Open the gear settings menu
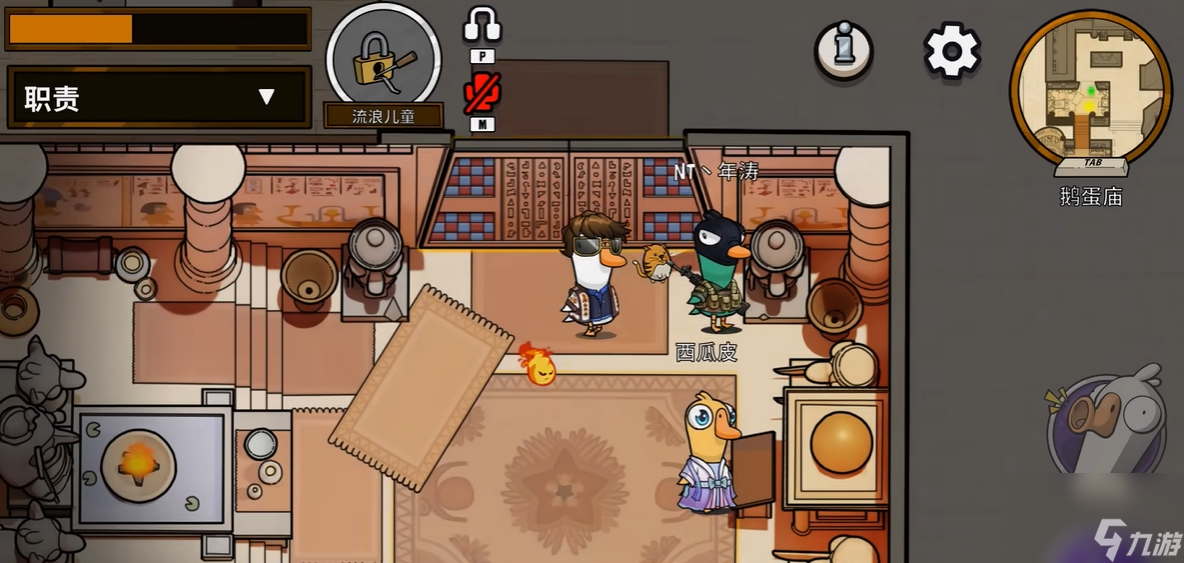The width and height of the screenshot is (1184, 563). click(x=951, y=50)
